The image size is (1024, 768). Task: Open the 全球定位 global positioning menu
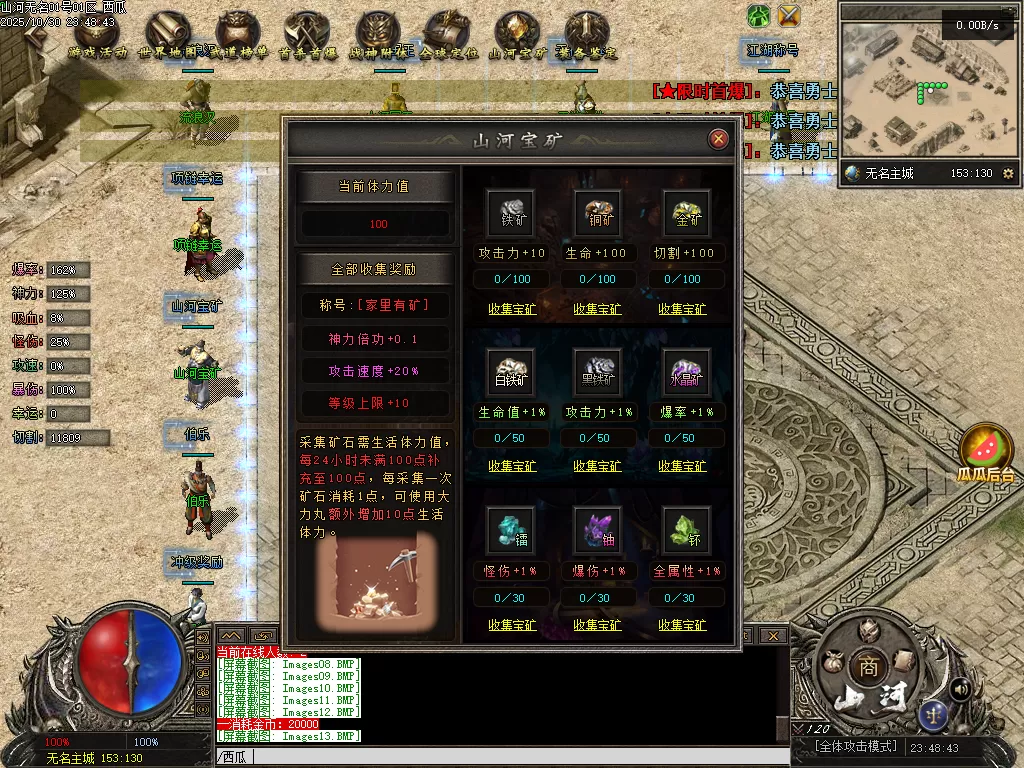coord(448,36)
